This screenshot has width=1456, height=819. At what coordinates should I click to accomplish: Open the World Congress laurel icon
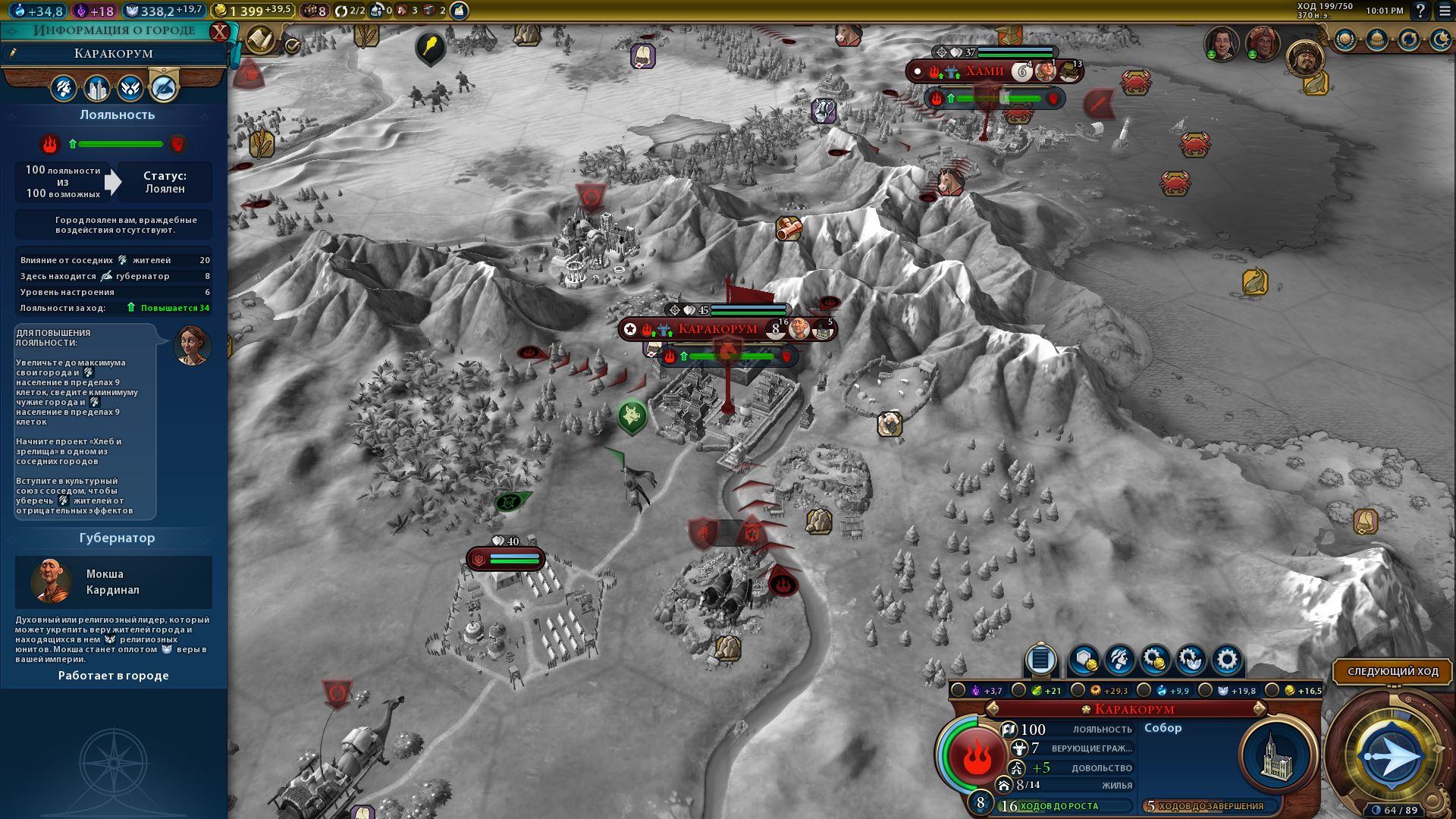(1345, 39)
